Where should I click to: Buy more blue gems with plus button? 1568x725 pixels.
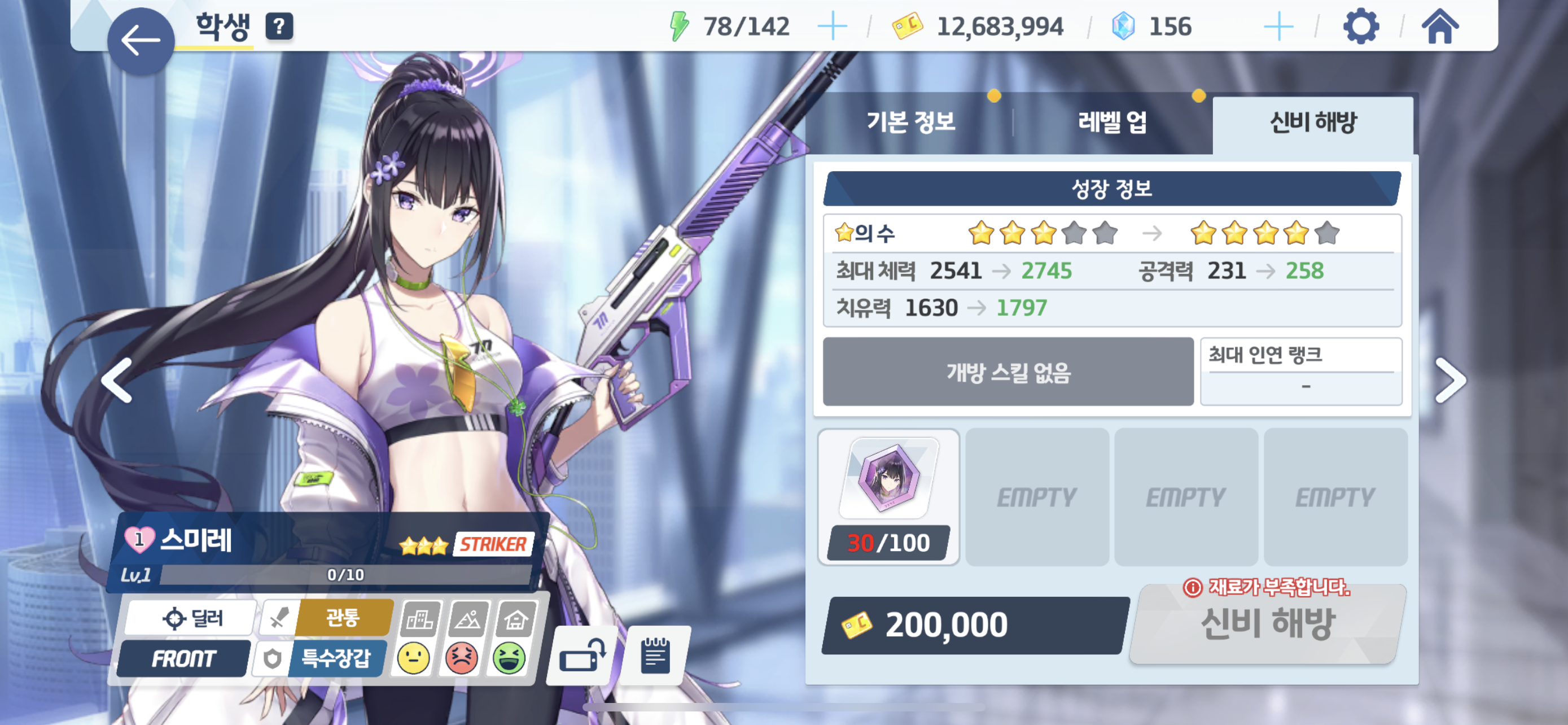click(x=1278, y=27)
